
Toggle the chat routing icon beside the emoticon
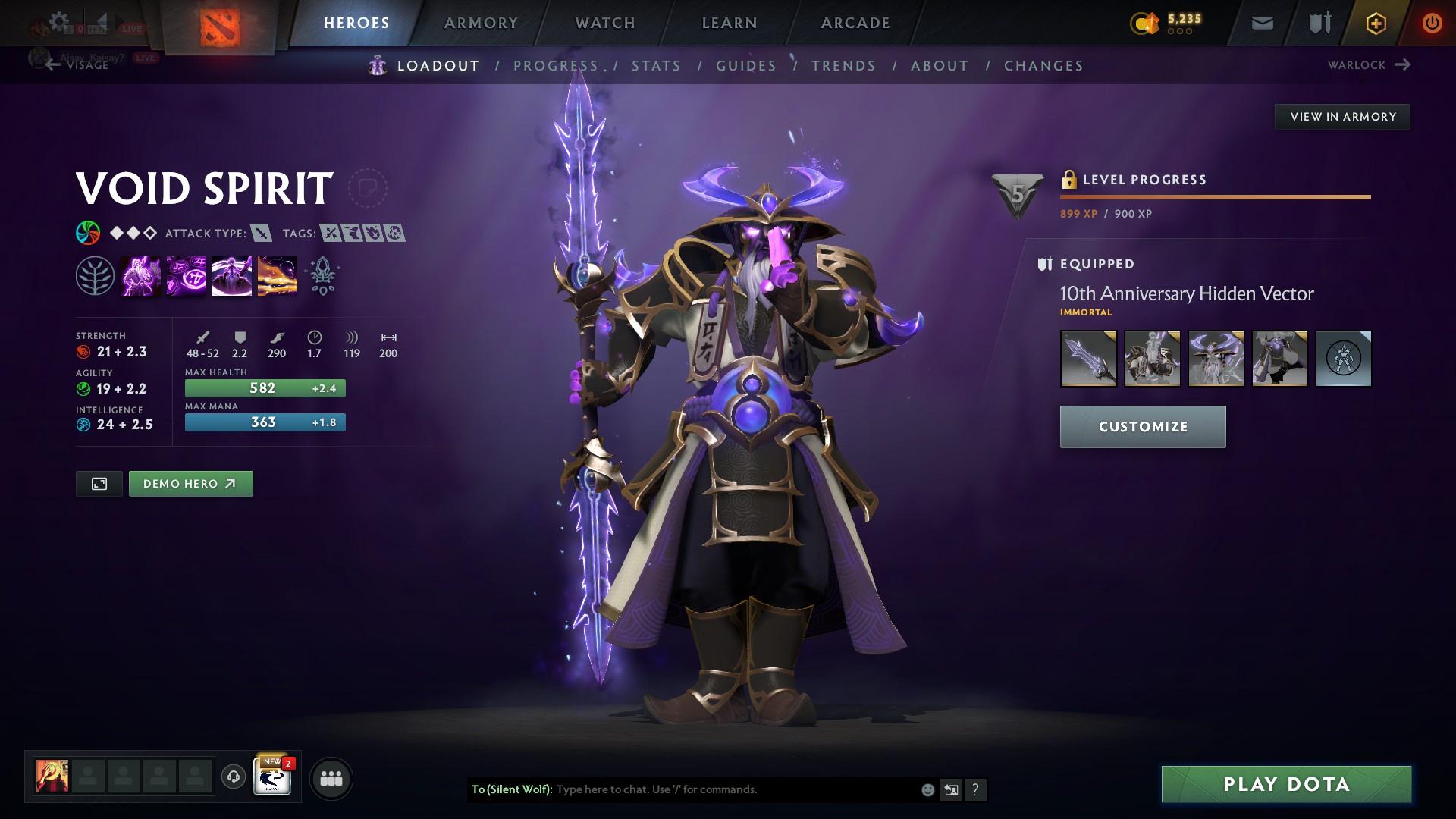[x=951, y=789]
